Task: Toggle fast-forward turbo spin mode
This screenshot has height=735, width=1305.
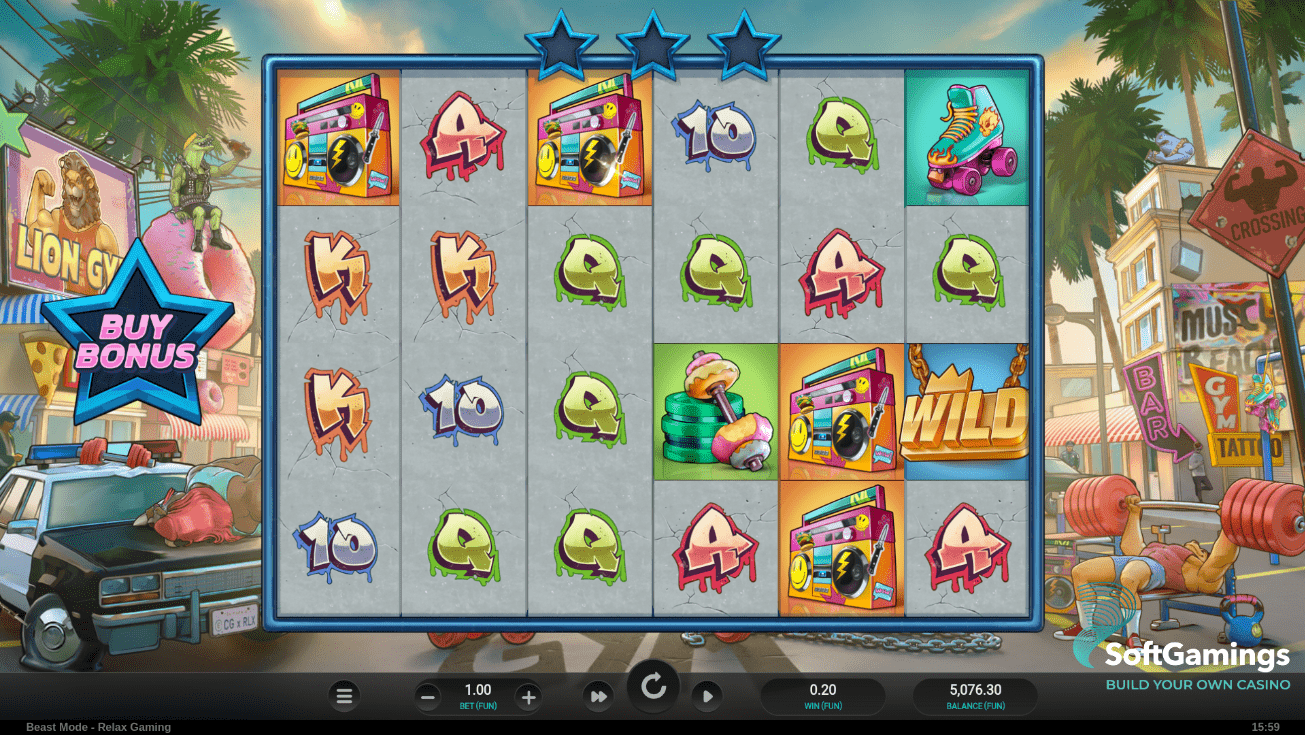Action: pos(598,696)
